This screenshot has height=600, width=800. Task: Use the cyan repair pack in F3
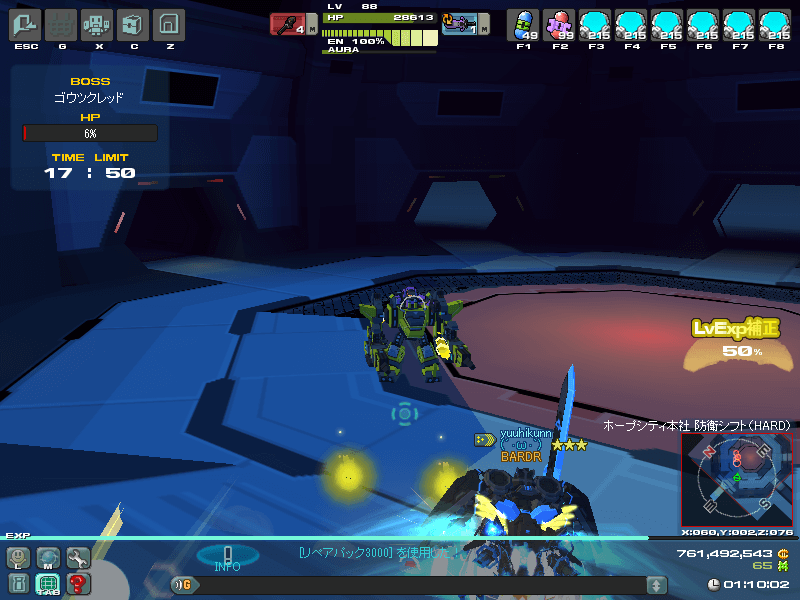coord(596,24)
